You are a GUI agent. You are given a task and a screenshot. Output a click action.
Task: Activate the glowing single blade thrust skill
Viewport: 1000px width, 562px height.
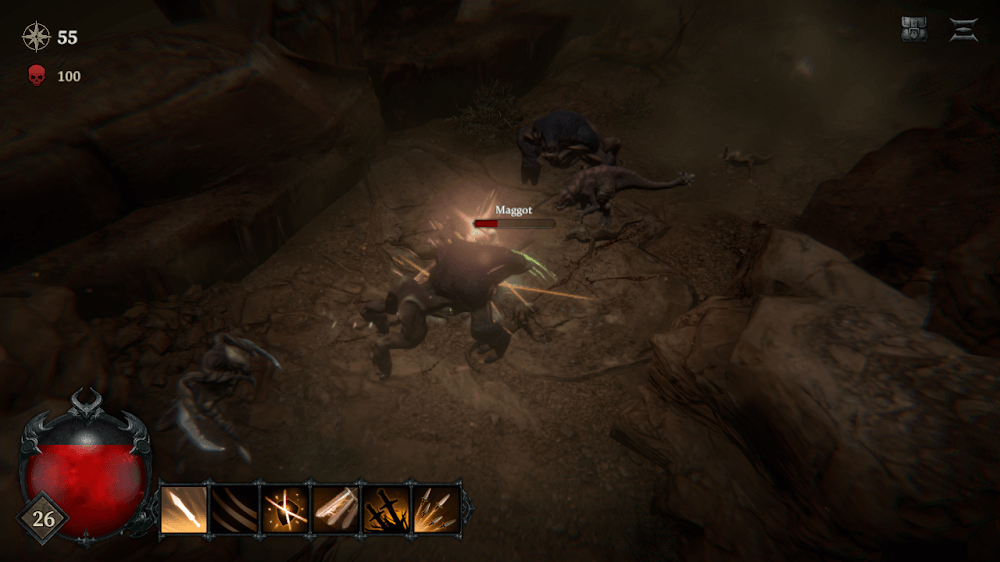tap(184, 509)
